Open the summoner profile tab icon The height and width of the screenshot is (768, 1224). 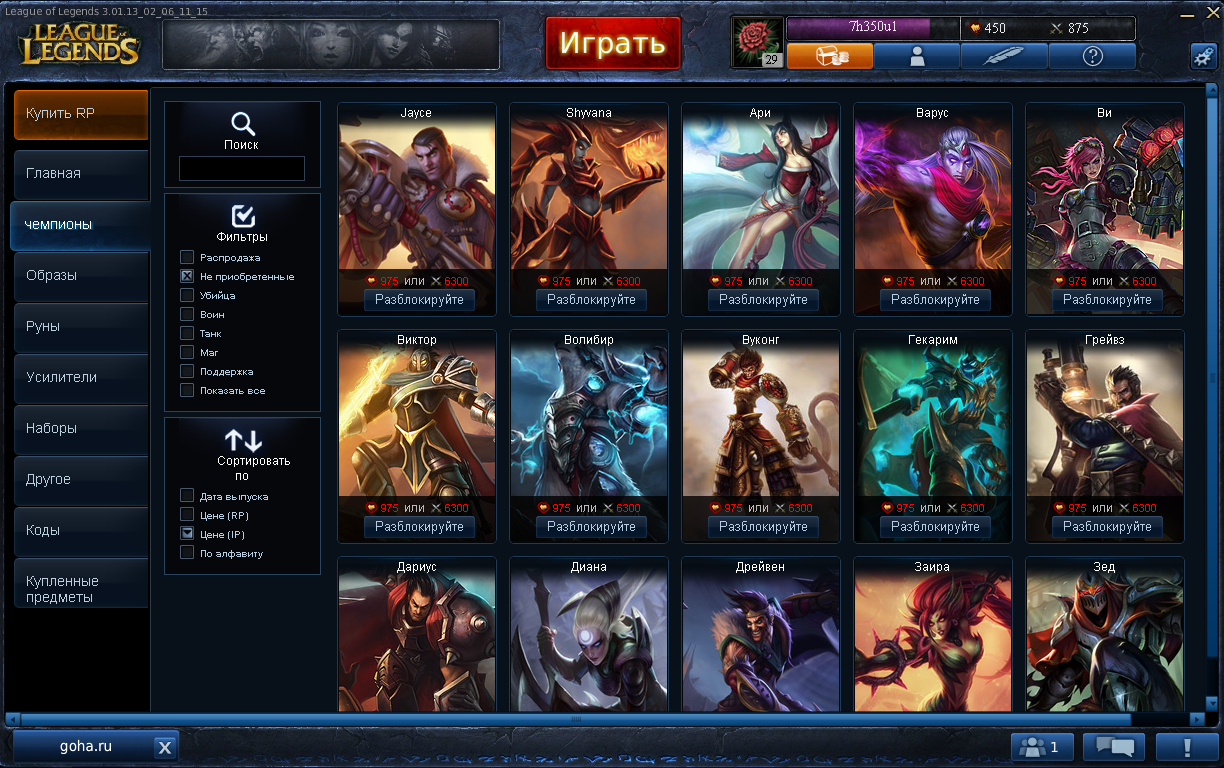tap(916, 57)
